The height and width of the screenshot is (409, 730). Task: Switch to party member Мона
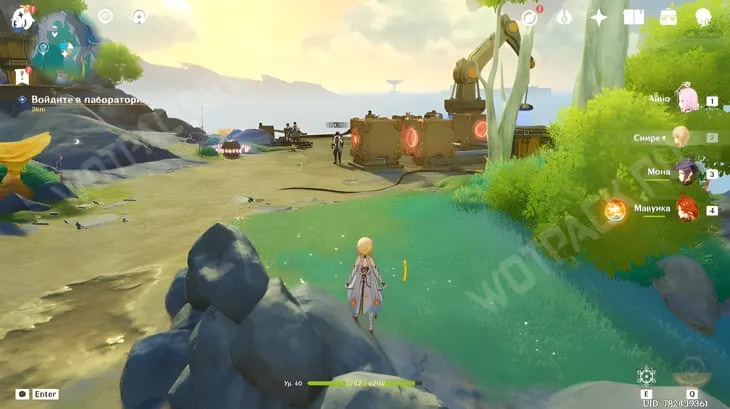[686, 173]
